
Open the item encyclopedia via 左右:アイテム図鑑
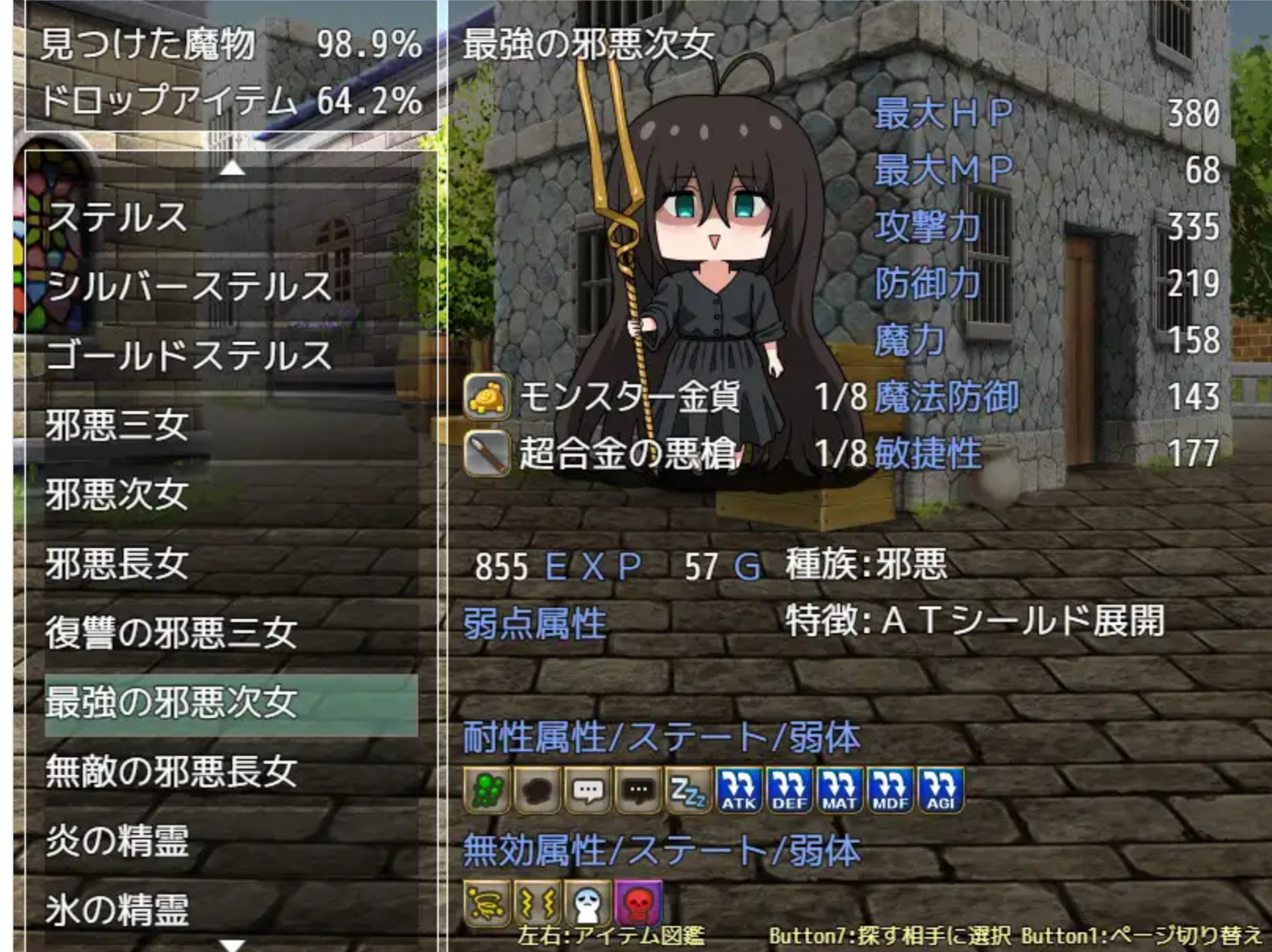coord(610,937)
